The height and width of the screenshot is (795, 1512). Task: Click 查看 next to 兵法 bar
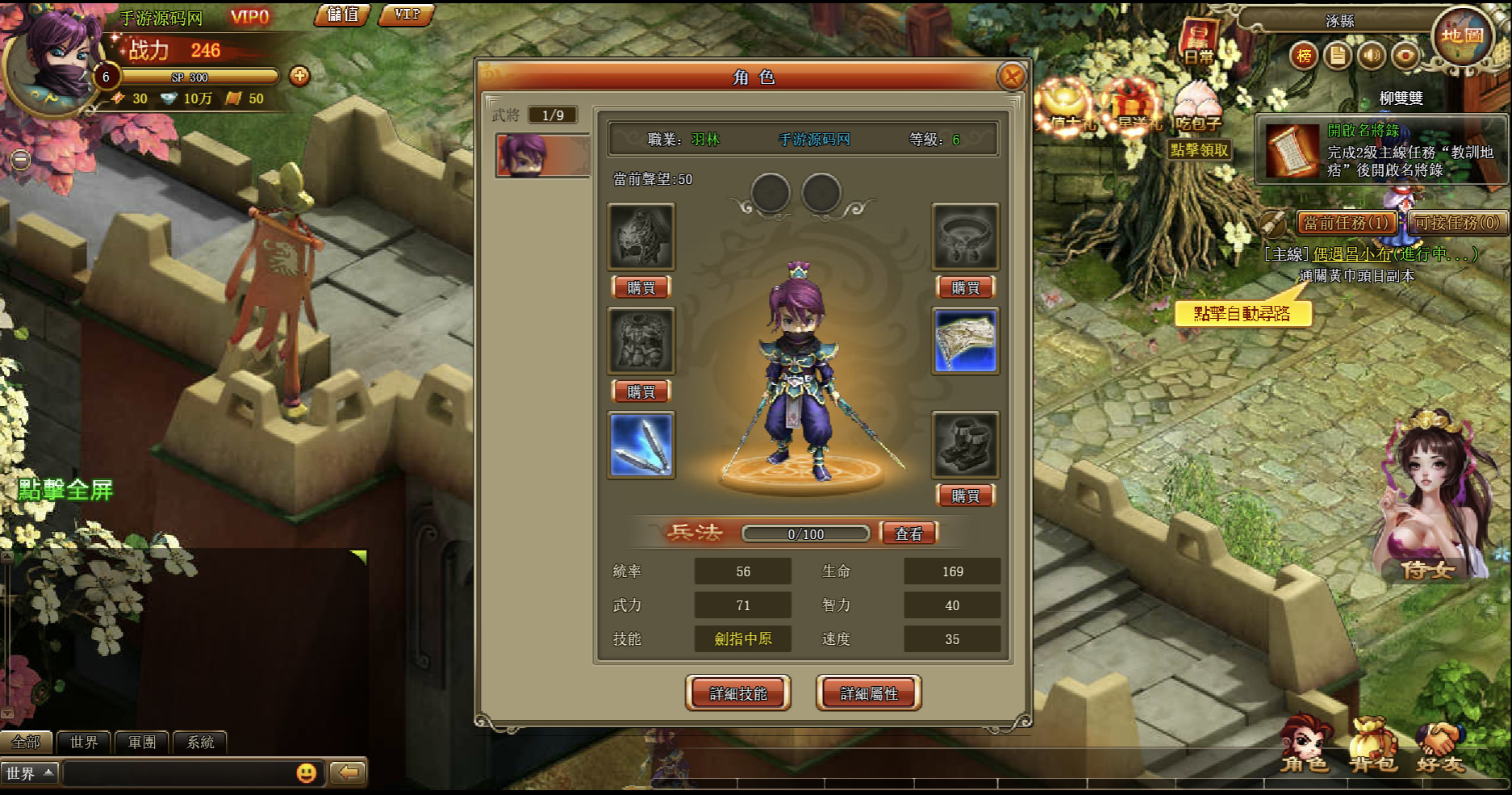[x=908, y=533]
